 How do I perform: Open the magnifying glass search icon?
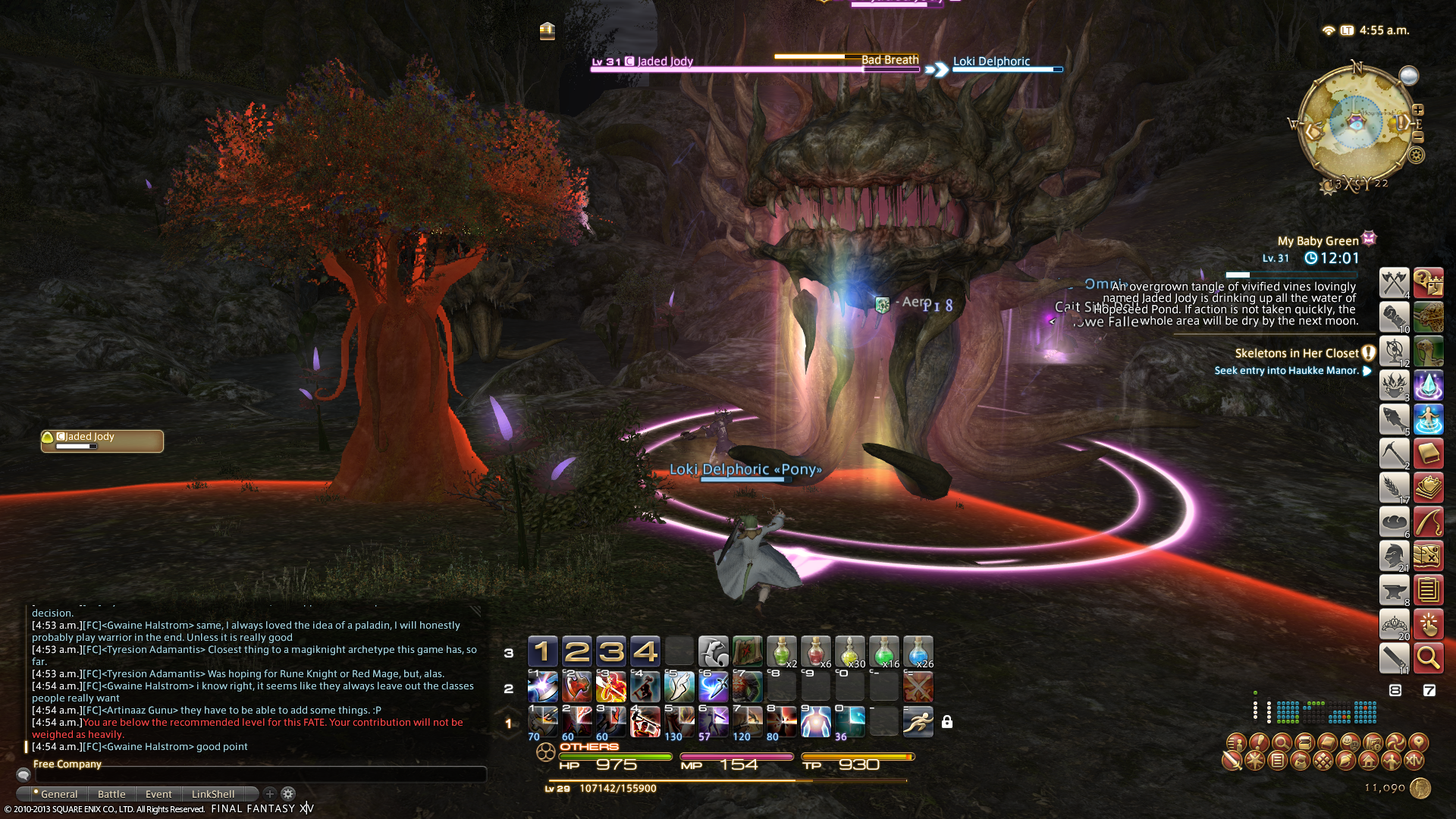(x=1428, y=658)
